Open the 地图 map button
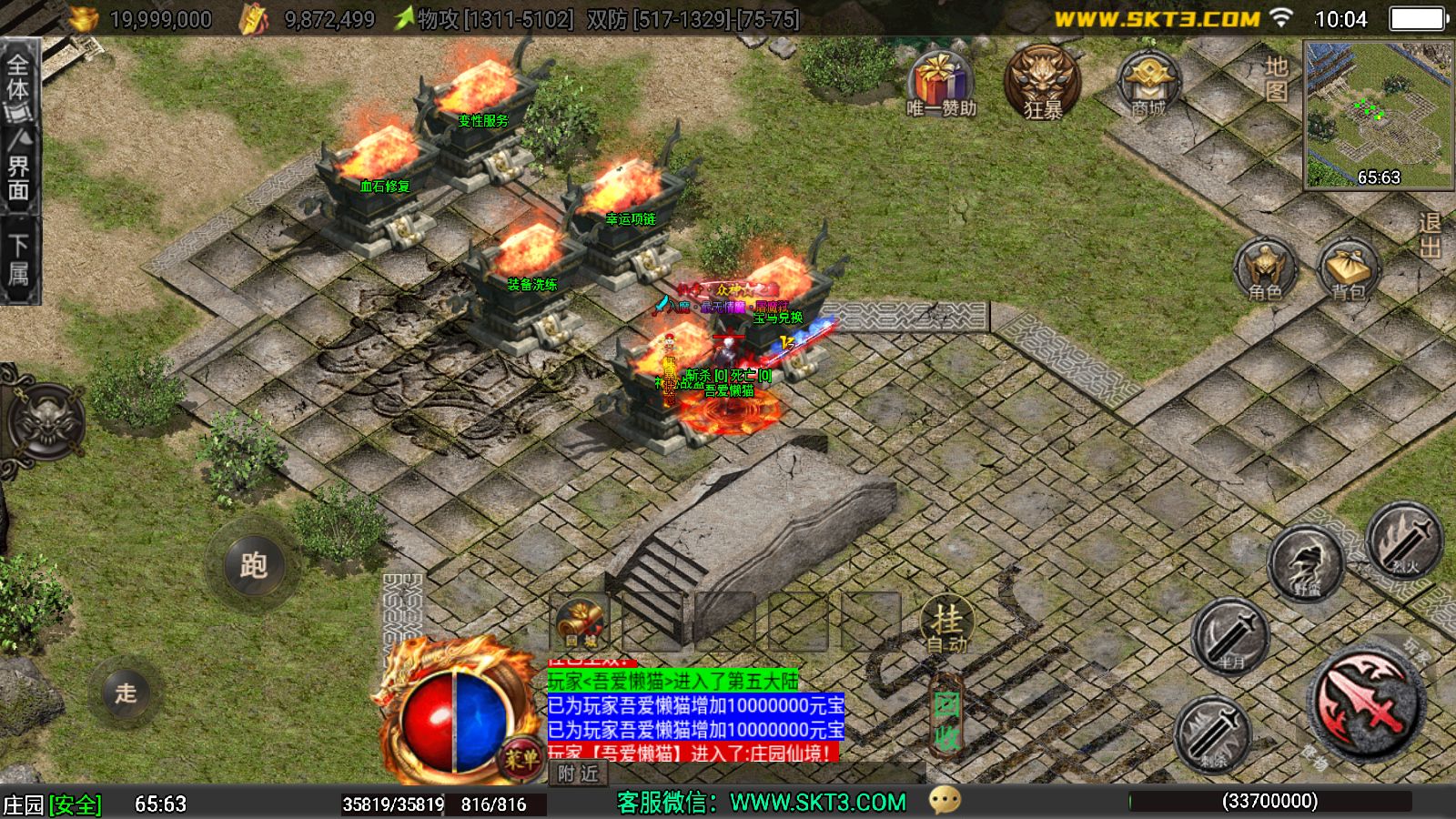 [1277, 78]
